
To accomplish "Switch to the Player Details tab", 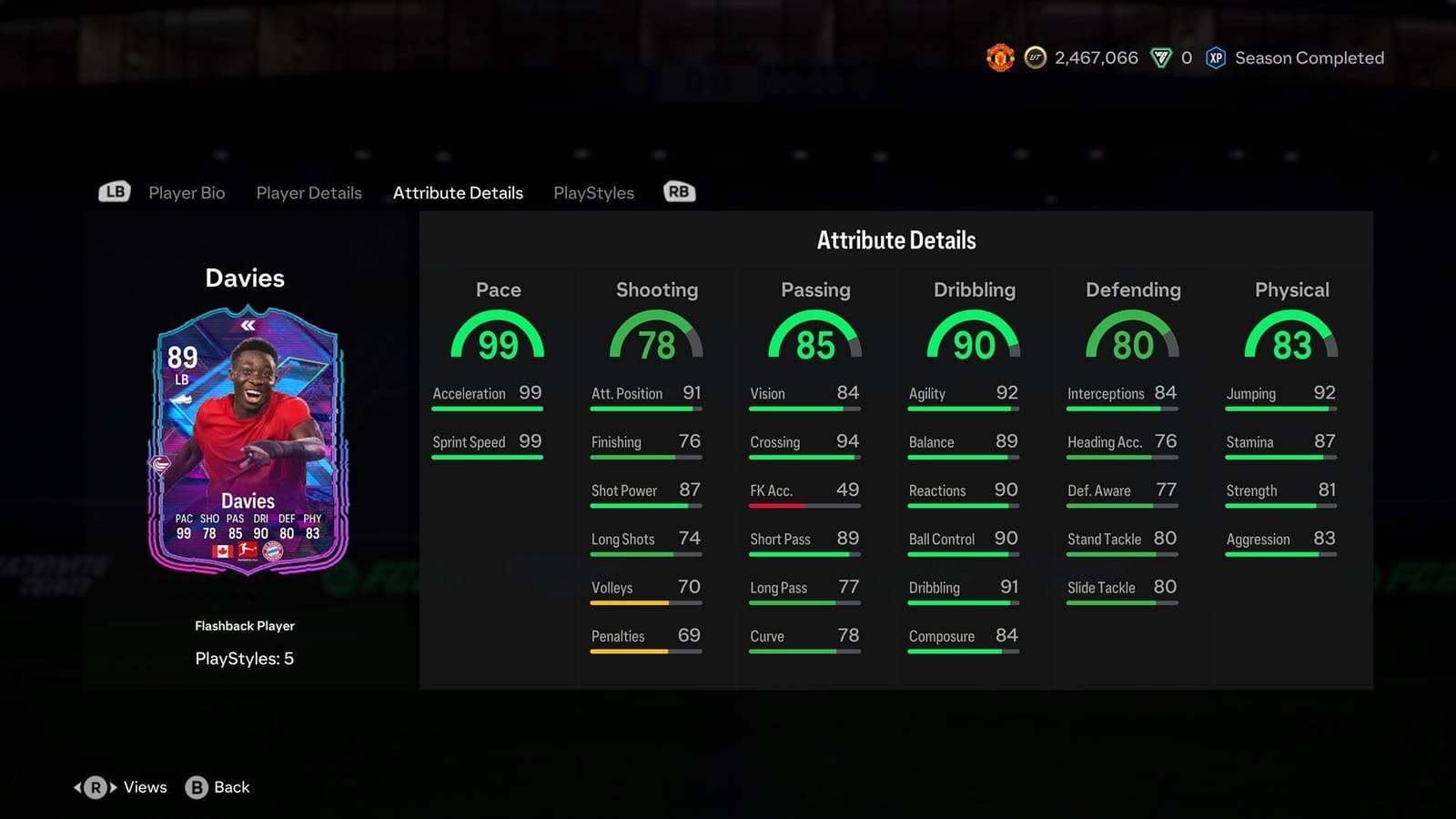I will tap(308, 193).
